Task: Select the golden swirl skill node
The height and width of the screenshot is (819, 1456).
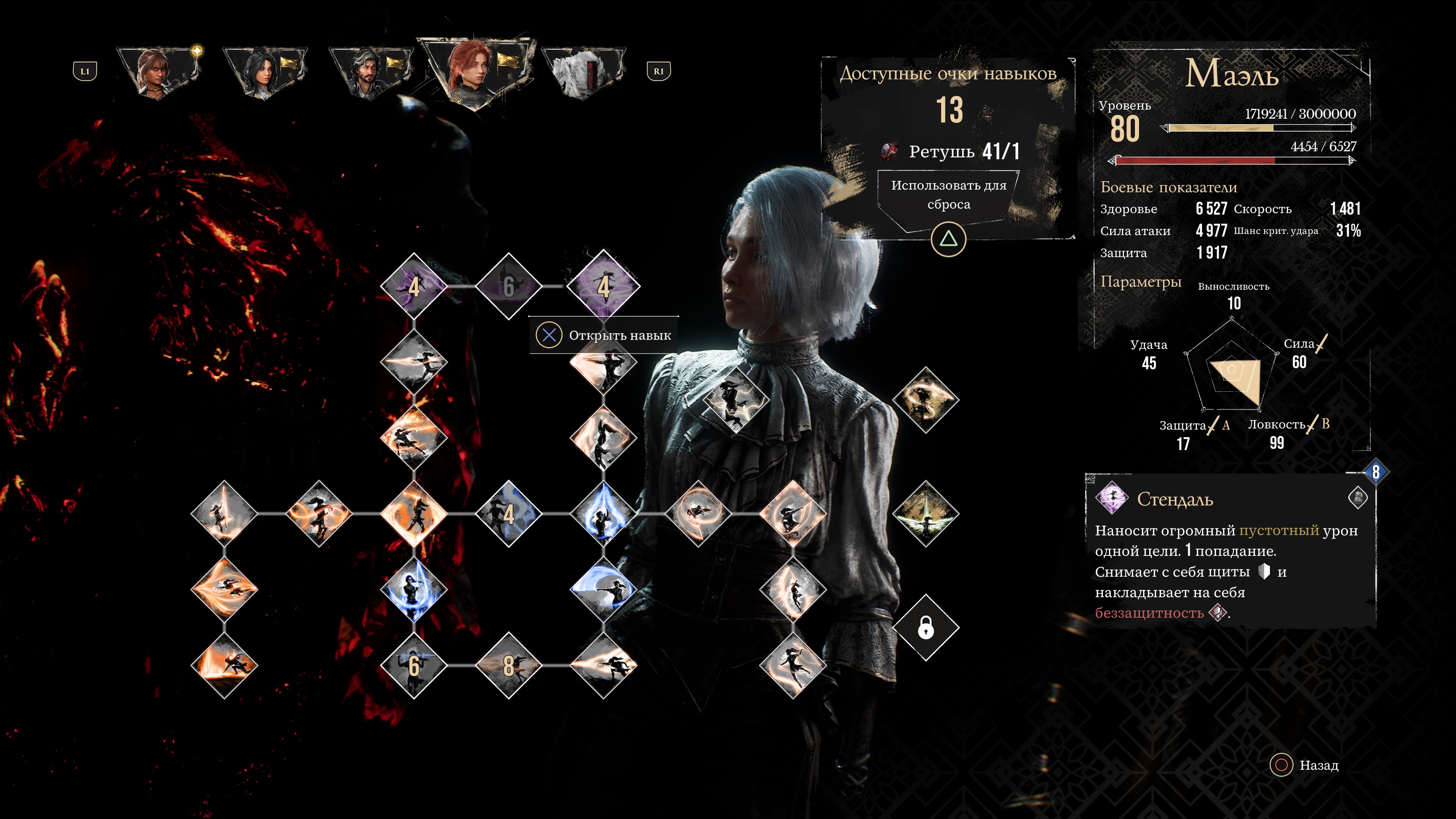Action: 925,400
